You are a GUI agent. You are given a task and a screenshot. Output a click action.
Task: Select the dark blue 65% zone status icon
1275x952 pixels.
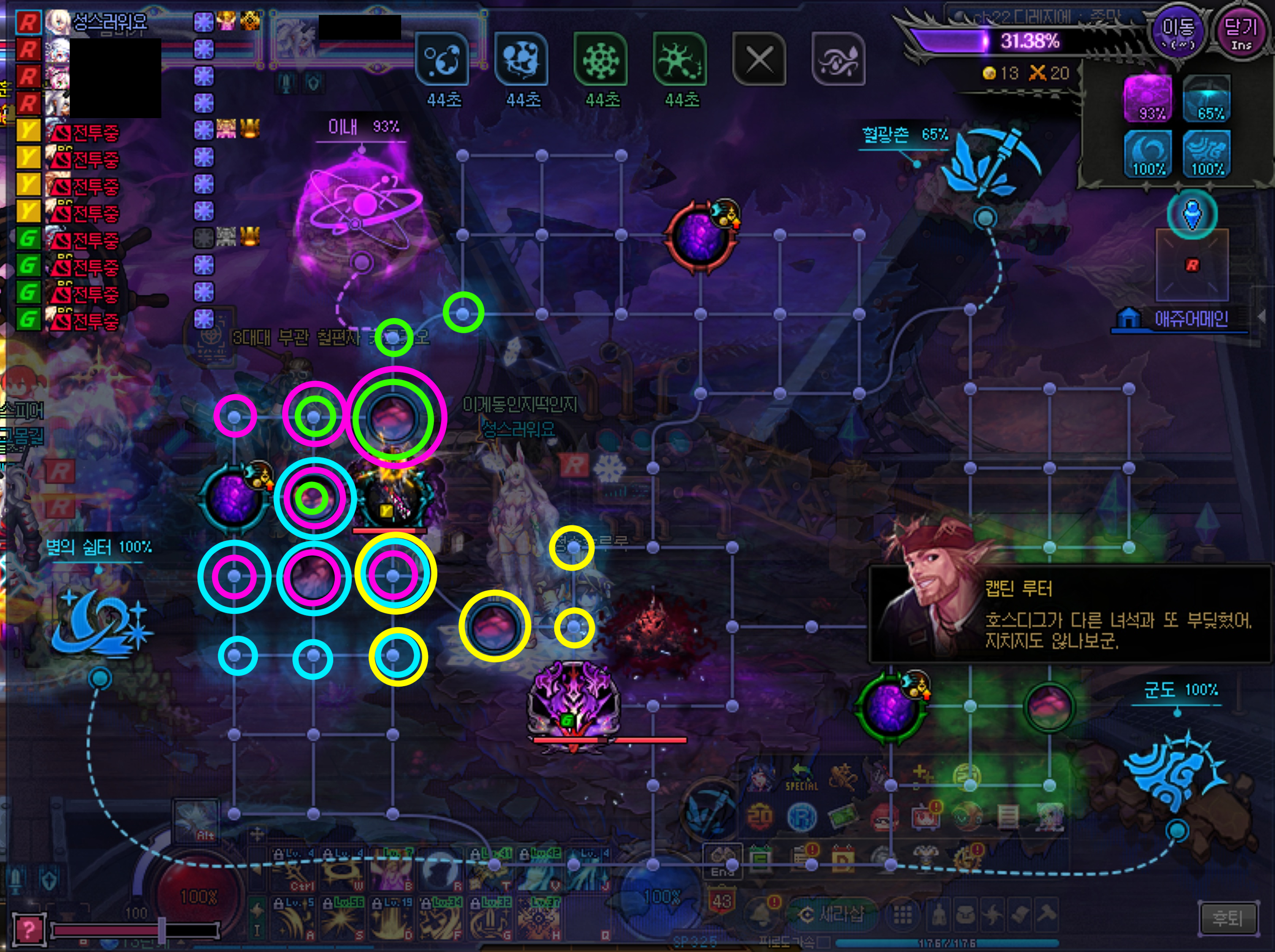click(x=1207, y=98)
